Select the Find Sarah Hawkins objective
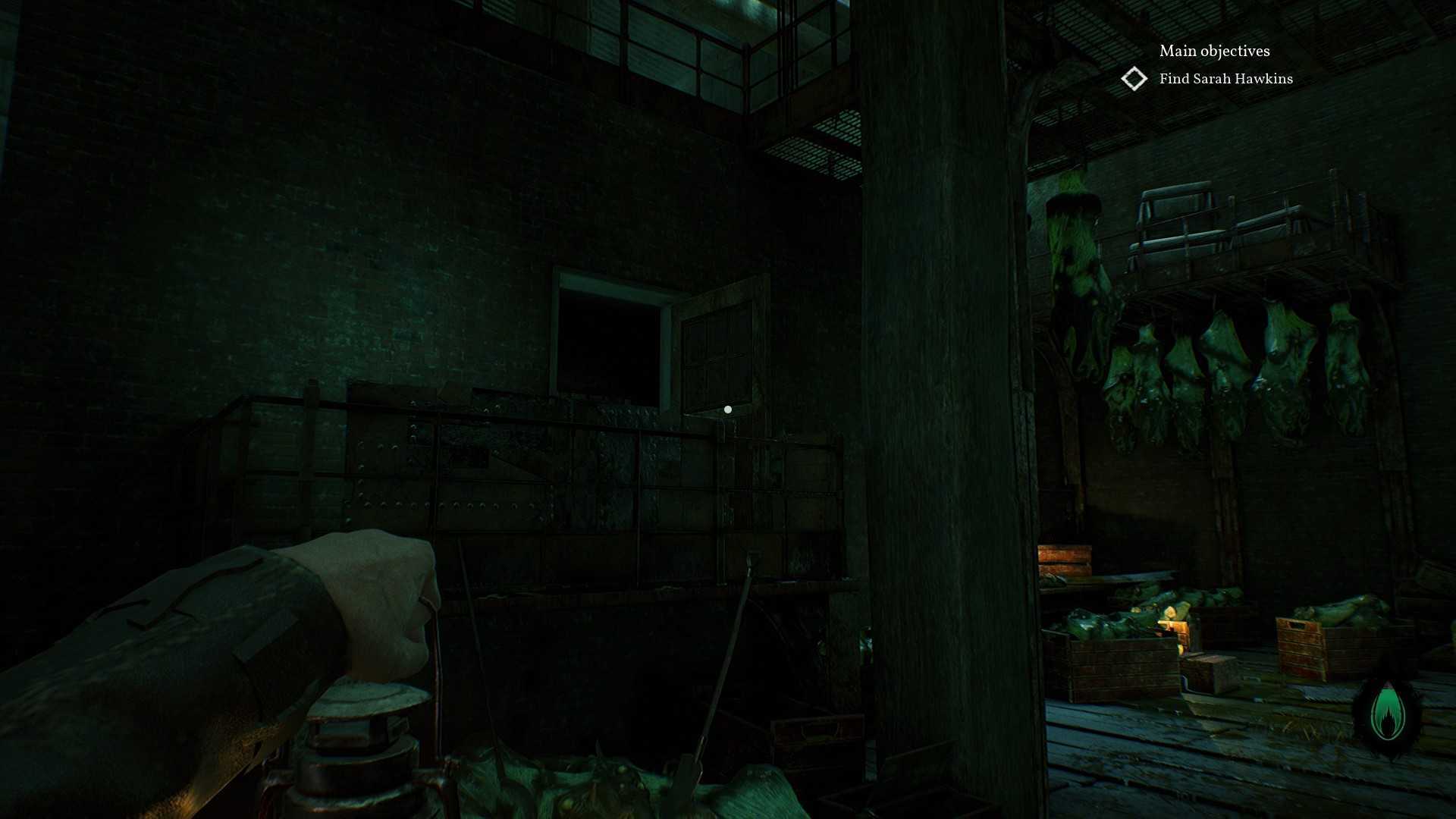This screenshot has height=819, width=1456. (x=1225, y=79)
